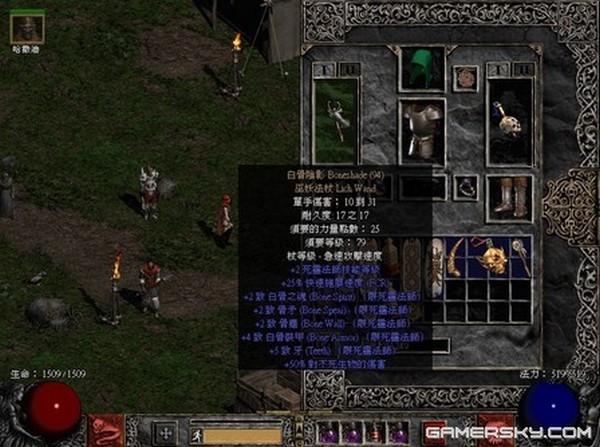The height and width of the screenshot is (447, 600).
Task: Pick up the golden horned mask in inventory
Action: [490, 260]
